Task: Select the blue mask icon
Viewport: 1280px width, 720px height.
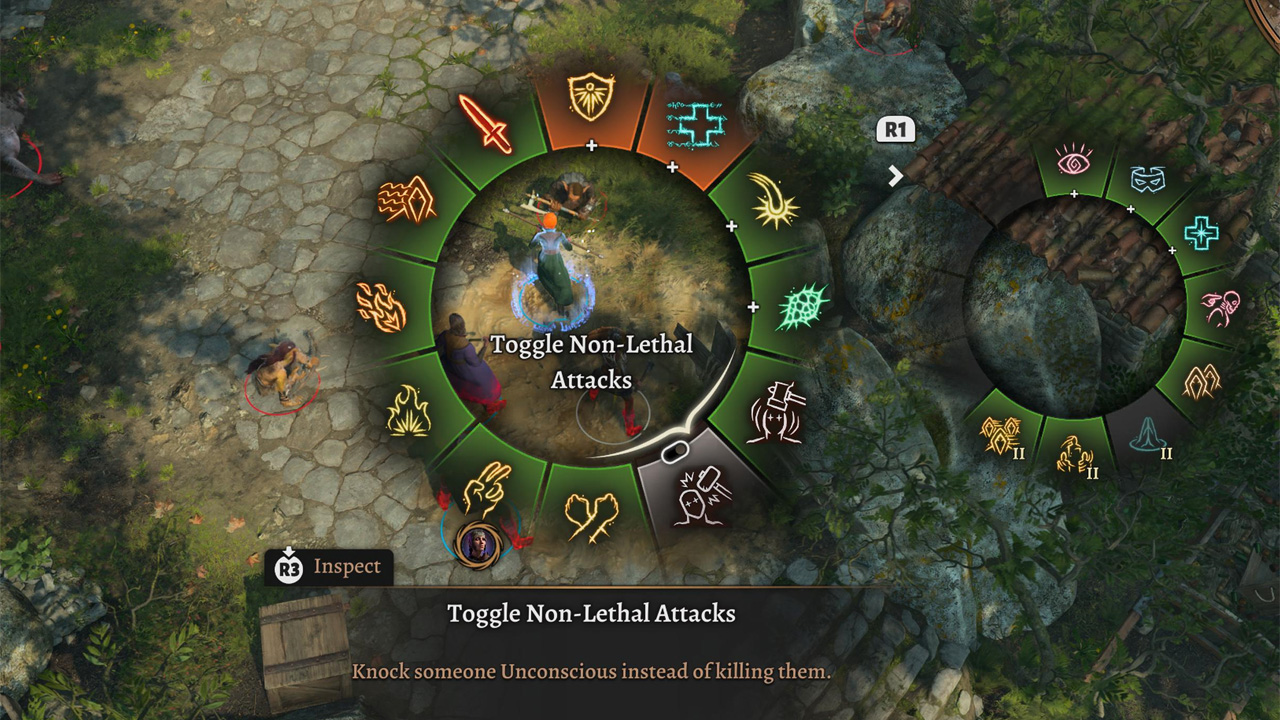Action: pyautogui.click(x=1148, y=178)
